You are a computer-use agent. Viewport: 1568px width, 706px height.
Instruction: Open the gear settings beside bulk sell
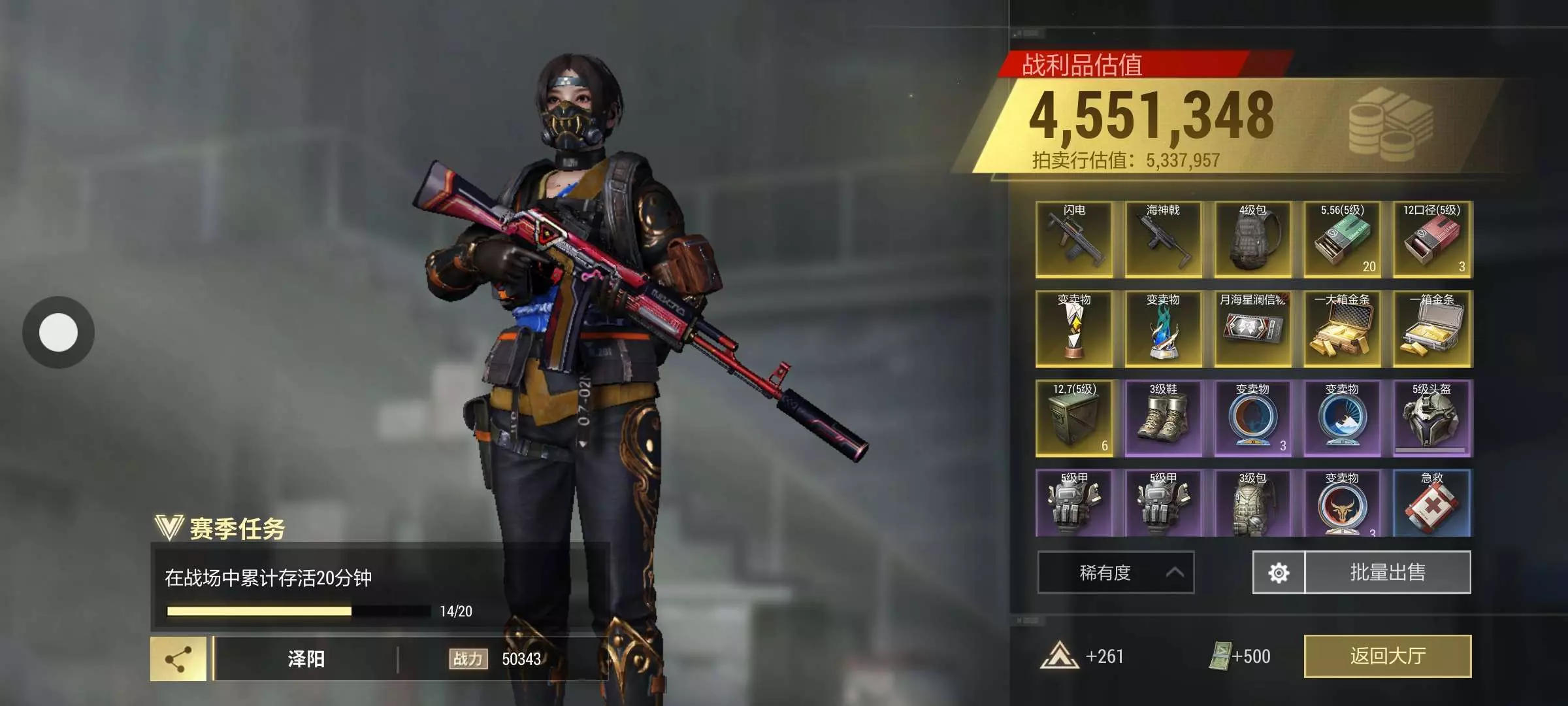pyautogui.click(x=1279, y=573)
